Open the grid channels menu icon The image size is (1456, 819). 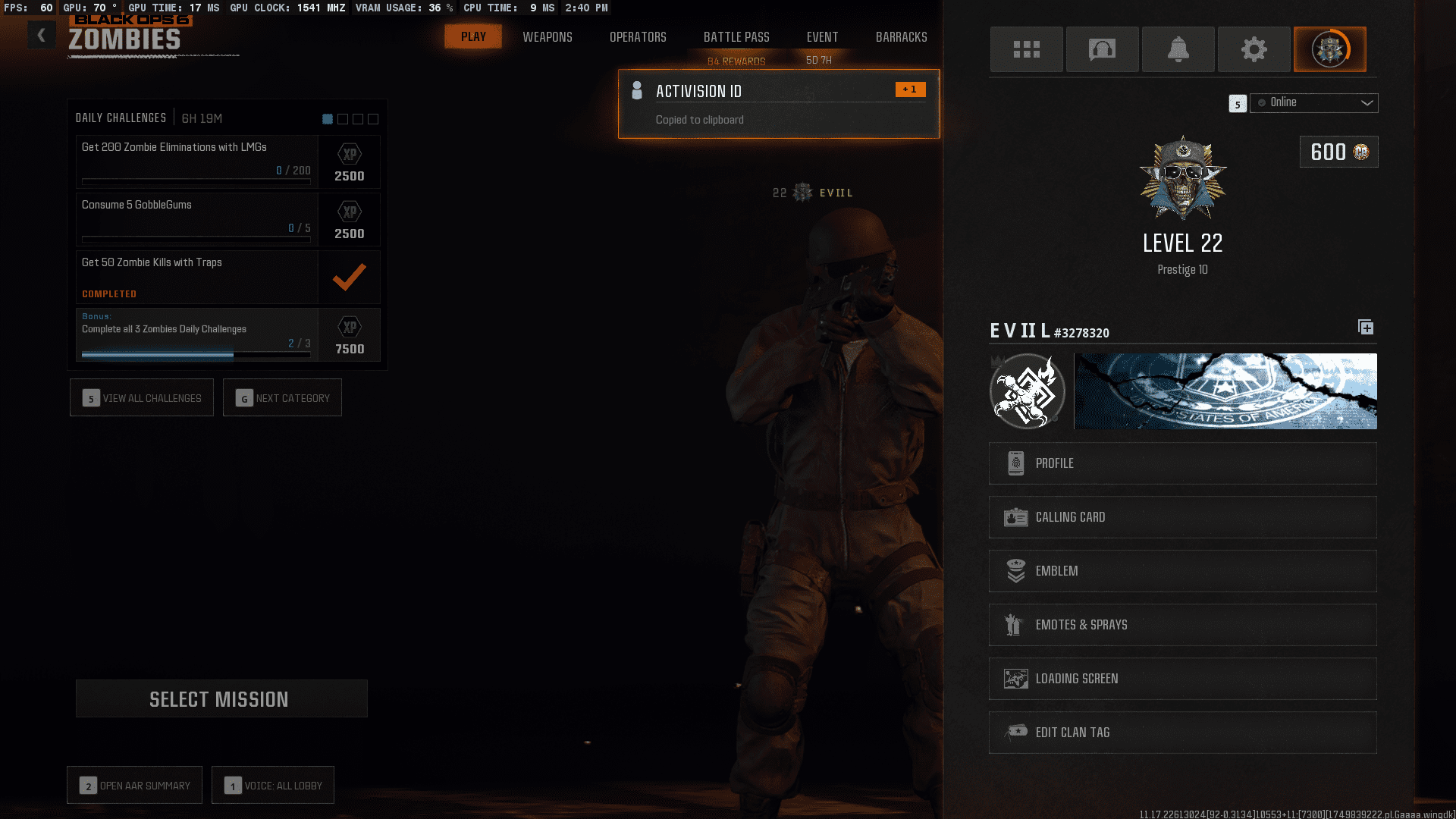click(1026, 49)
